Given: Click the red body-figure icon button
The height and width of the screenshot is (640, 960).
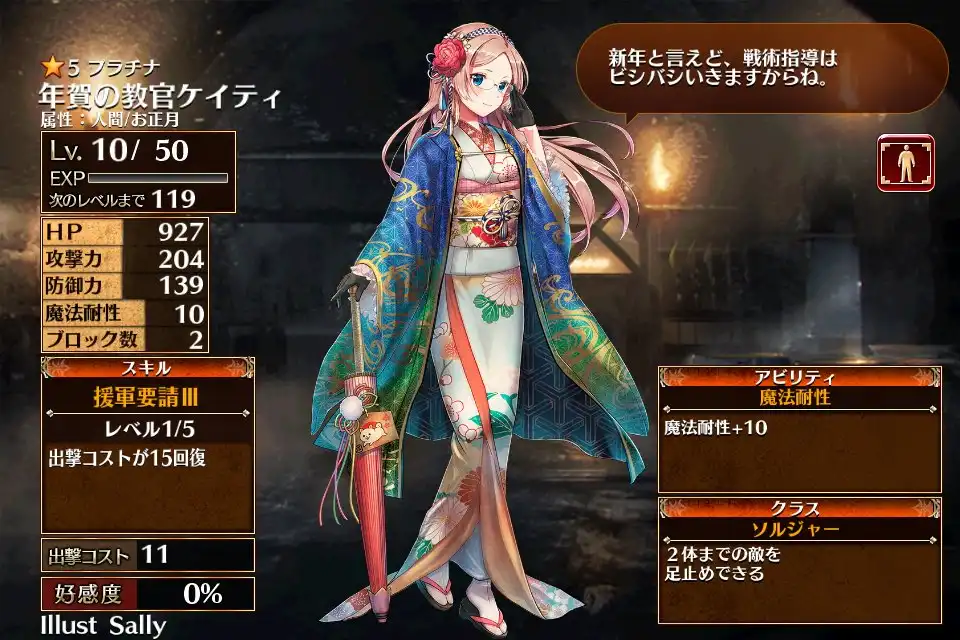Looking at the screenshot, I should (905, 163).
